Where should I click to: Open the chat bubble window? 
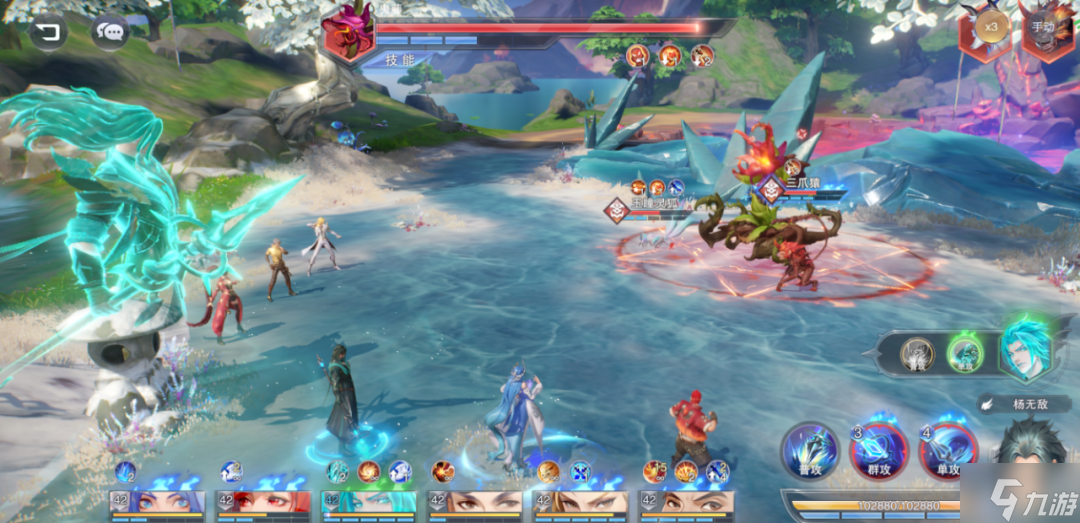[x=110, y=33]
